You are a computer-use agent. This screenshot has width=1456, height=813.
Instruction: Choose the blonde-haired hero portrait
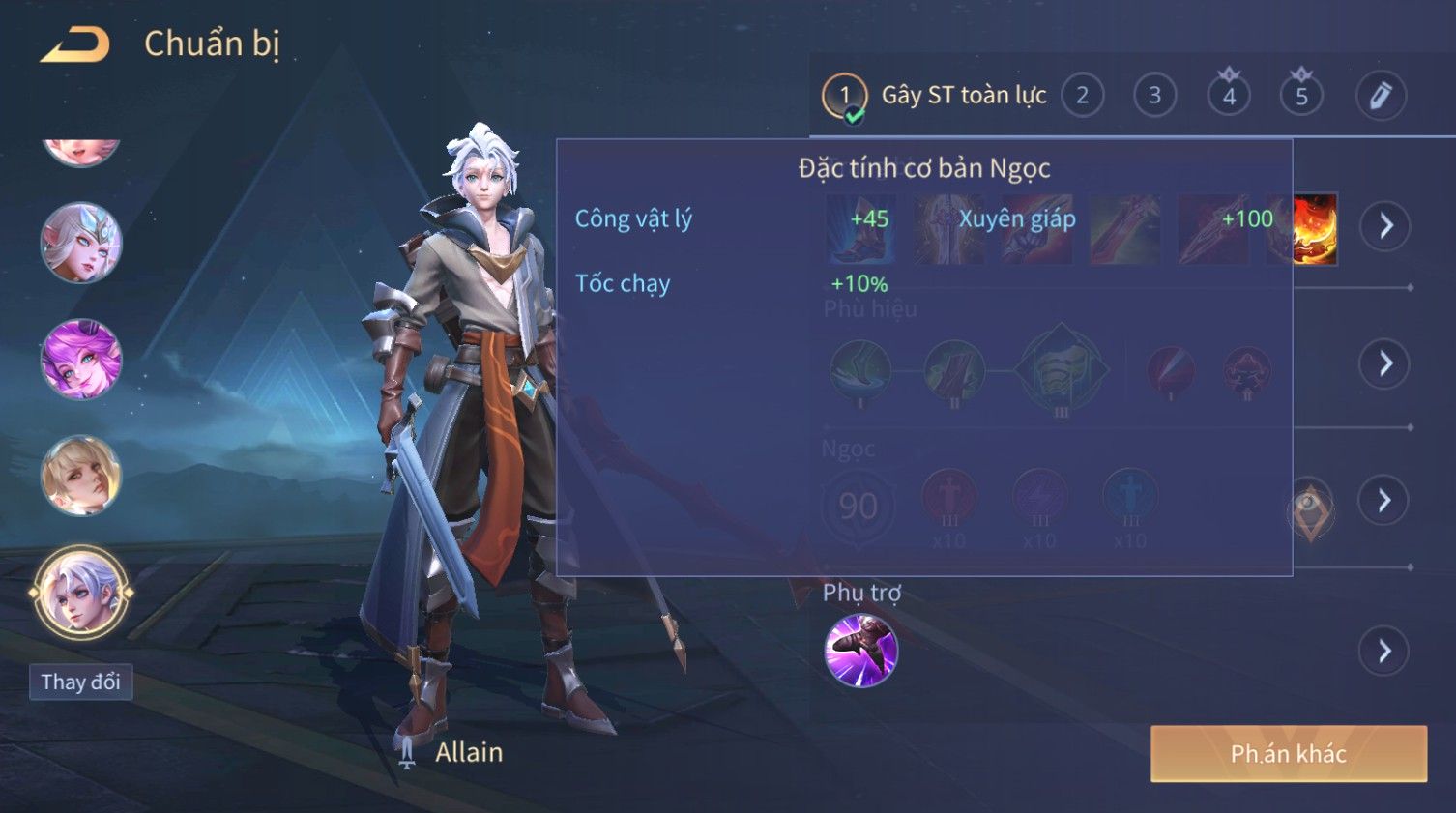81,475
